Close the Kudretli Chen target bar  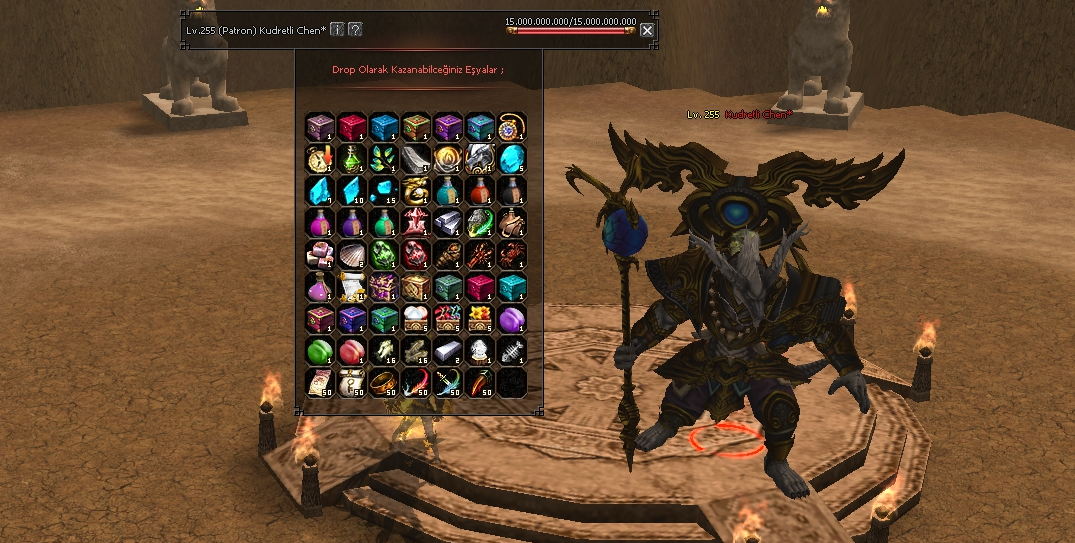[647, 30]
